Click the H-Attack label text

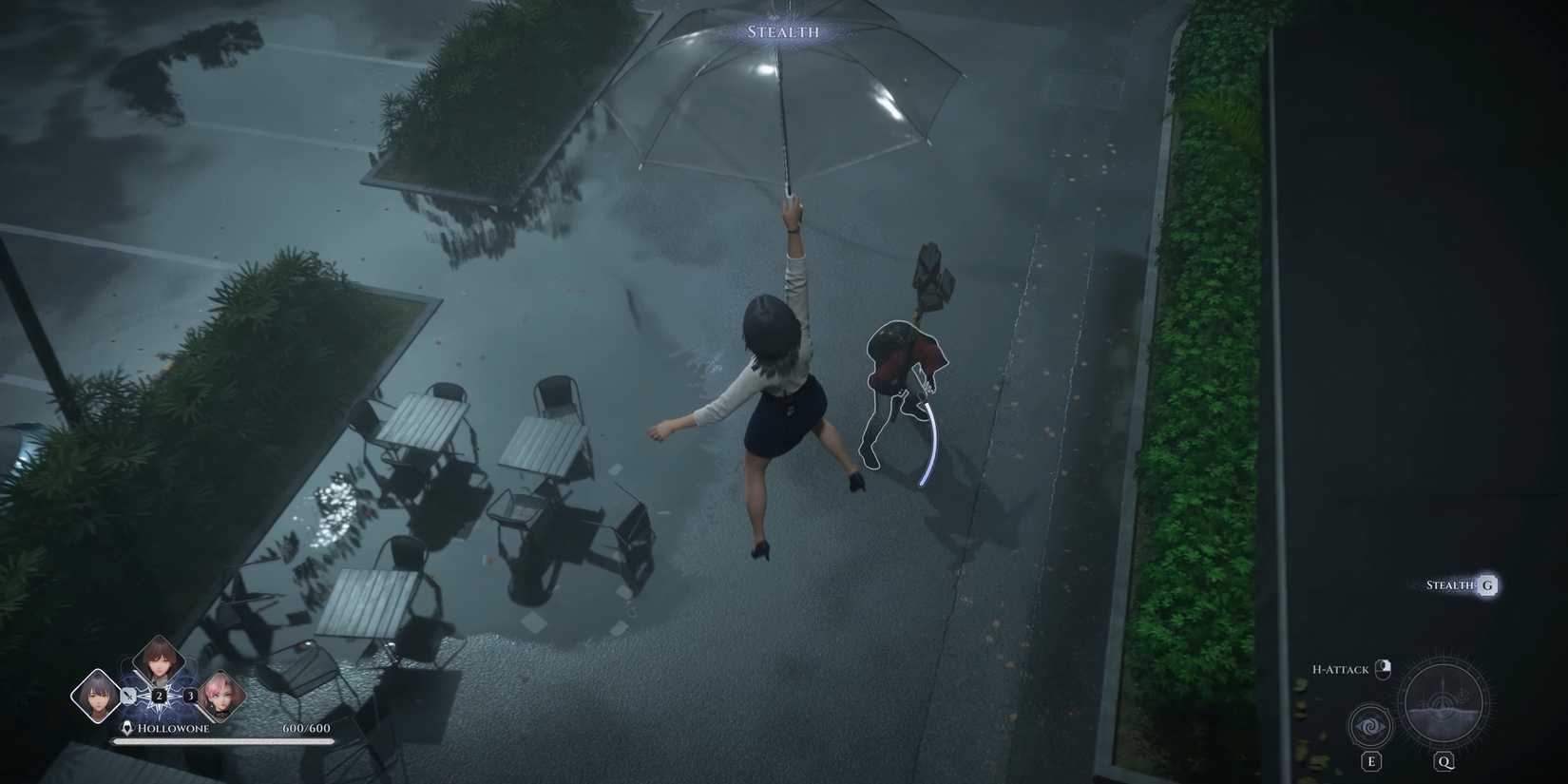coord(1340,669)
